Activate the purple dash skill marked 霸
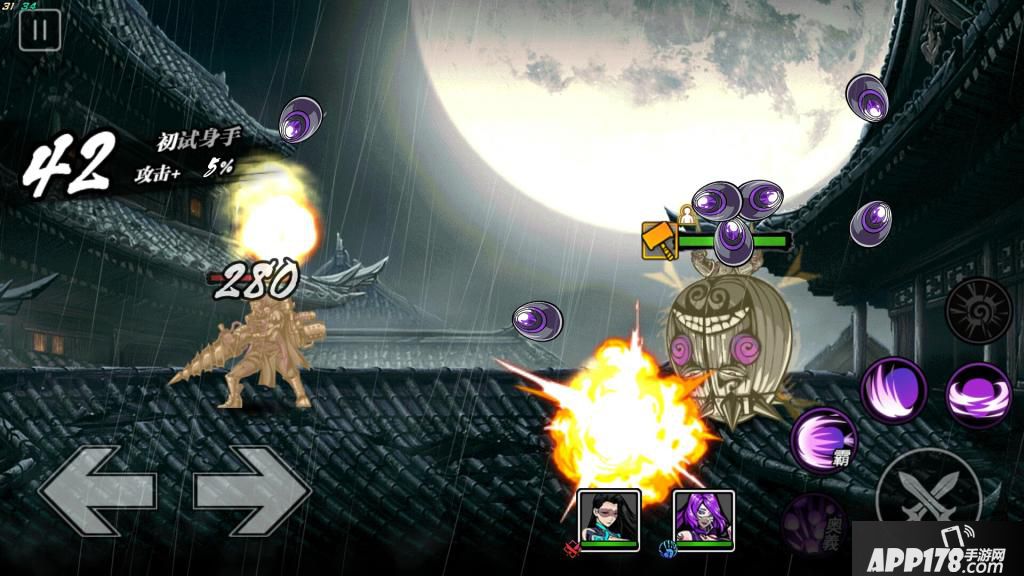1024x576 pixels. point(825,440)
